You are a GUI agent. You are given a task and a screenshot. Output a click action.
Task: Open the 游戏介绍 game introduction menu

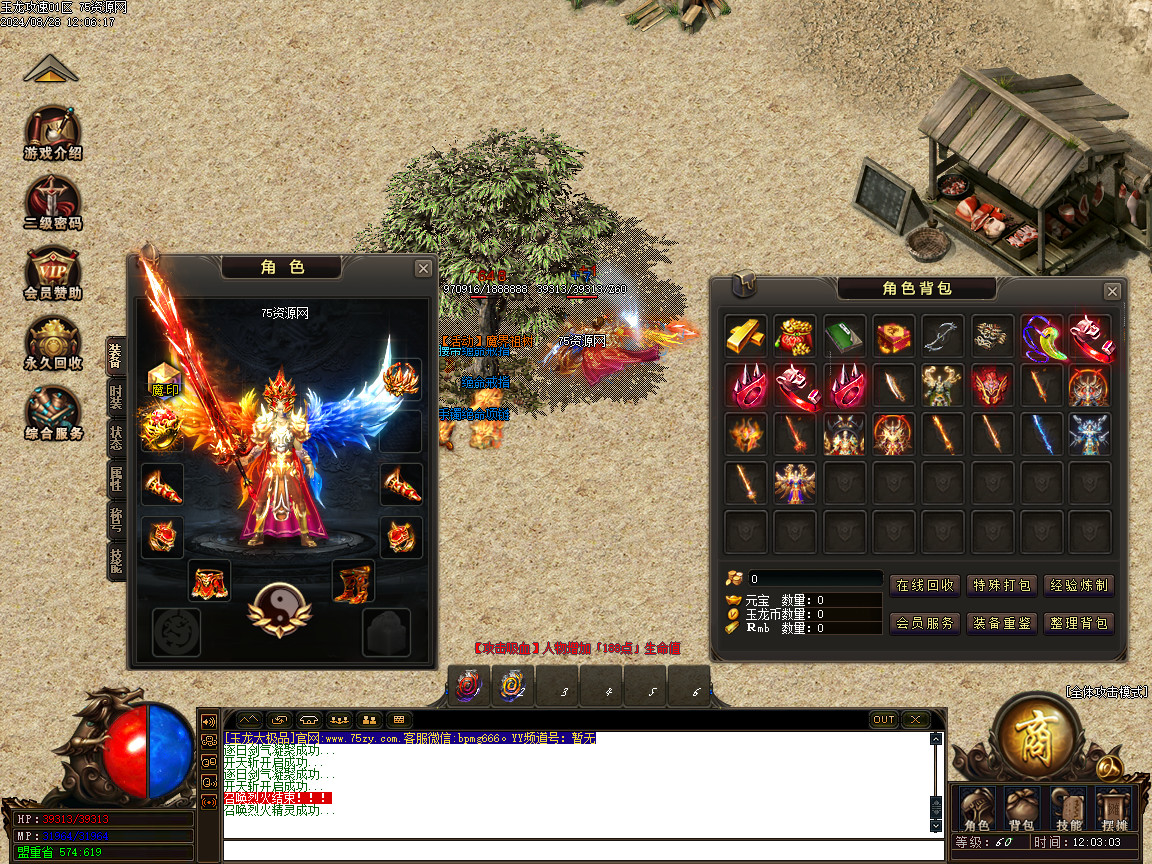coord(53,134)
